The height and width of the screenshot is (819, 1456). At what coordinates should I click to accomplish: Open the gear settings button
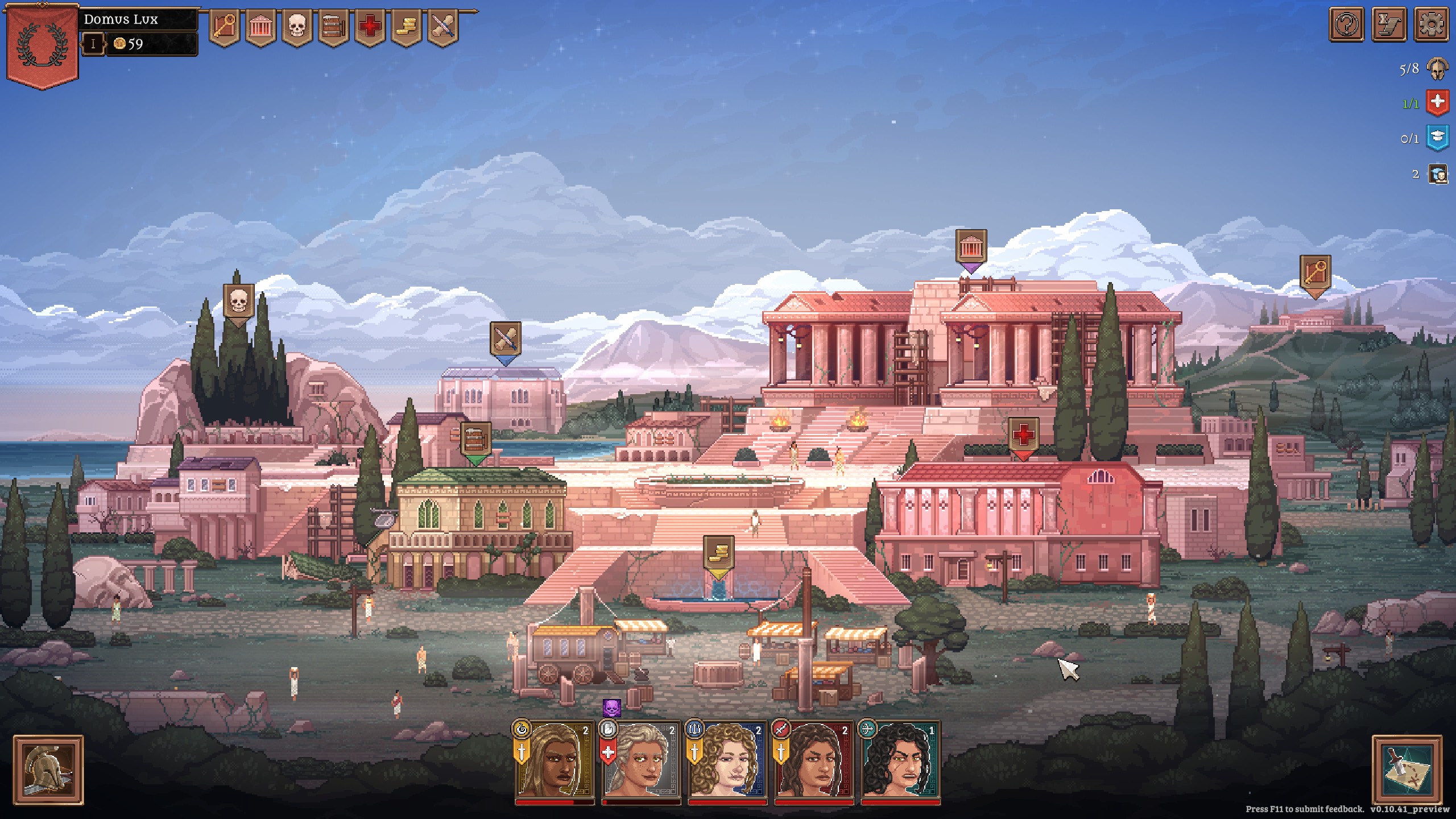pos(1431,24)
